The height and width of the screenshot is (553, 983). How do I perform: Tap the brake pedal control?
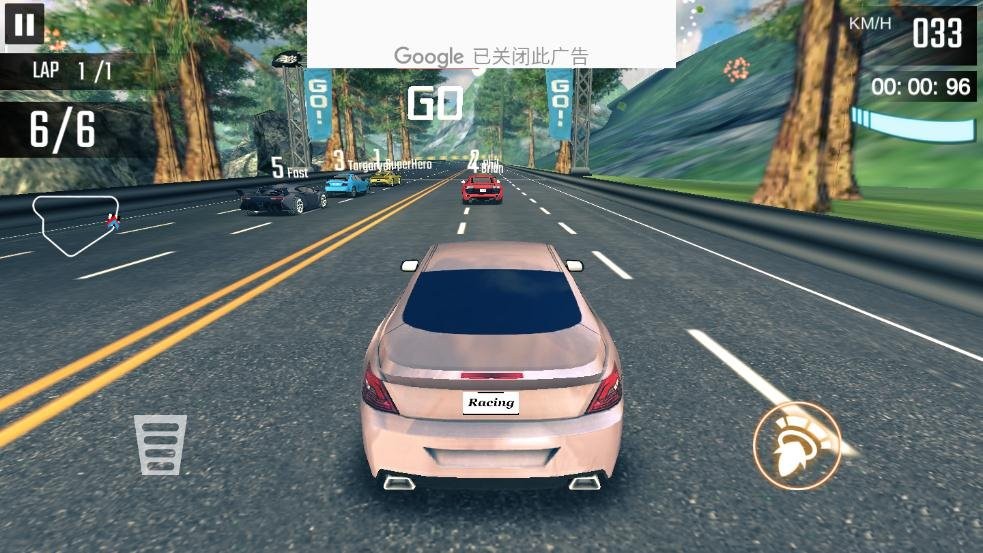click(160, 444)
